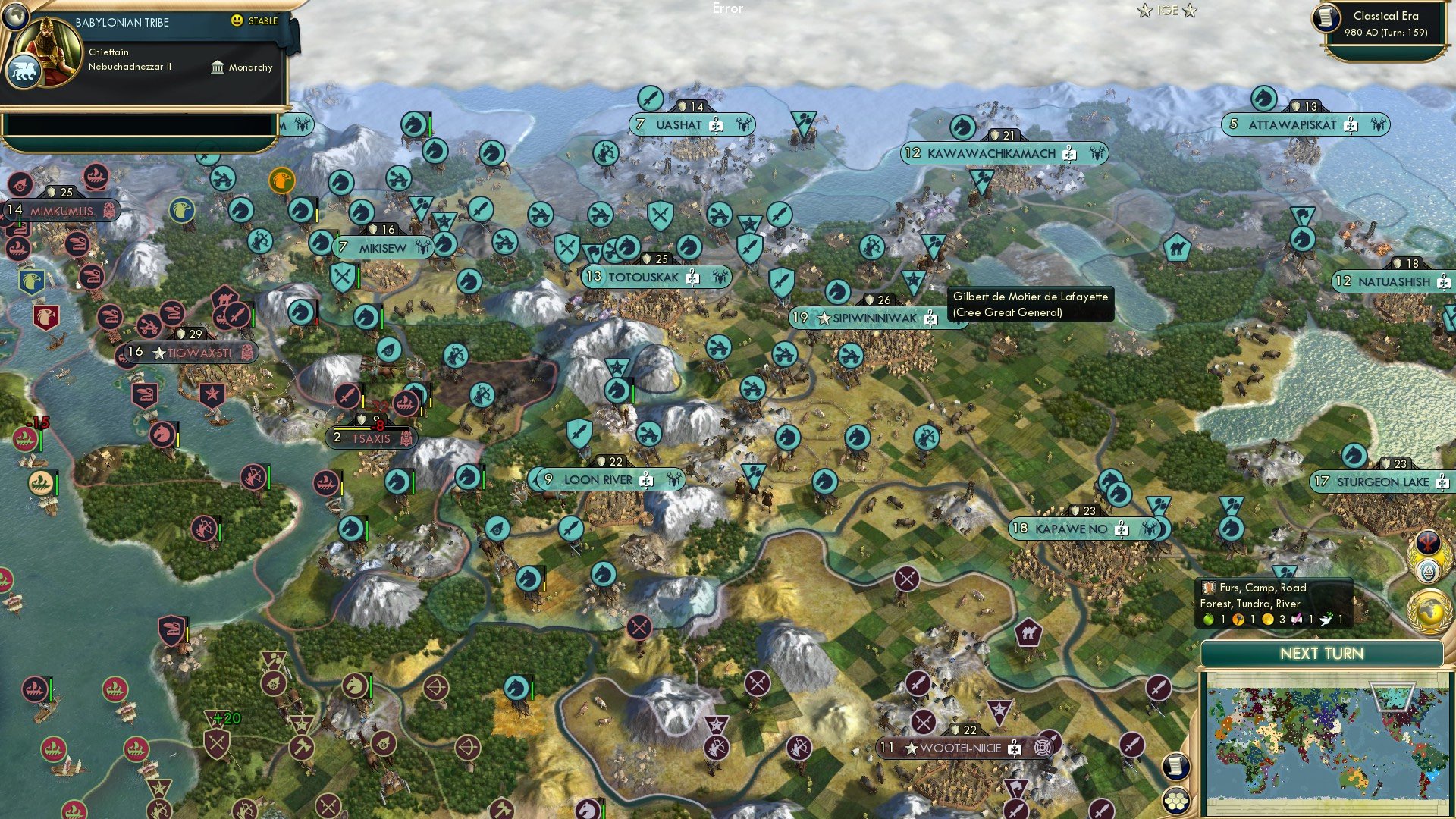Screen dimensions: 1456x819
Task: Click the STABLE smiley status indicator
Action: (237, 22)
